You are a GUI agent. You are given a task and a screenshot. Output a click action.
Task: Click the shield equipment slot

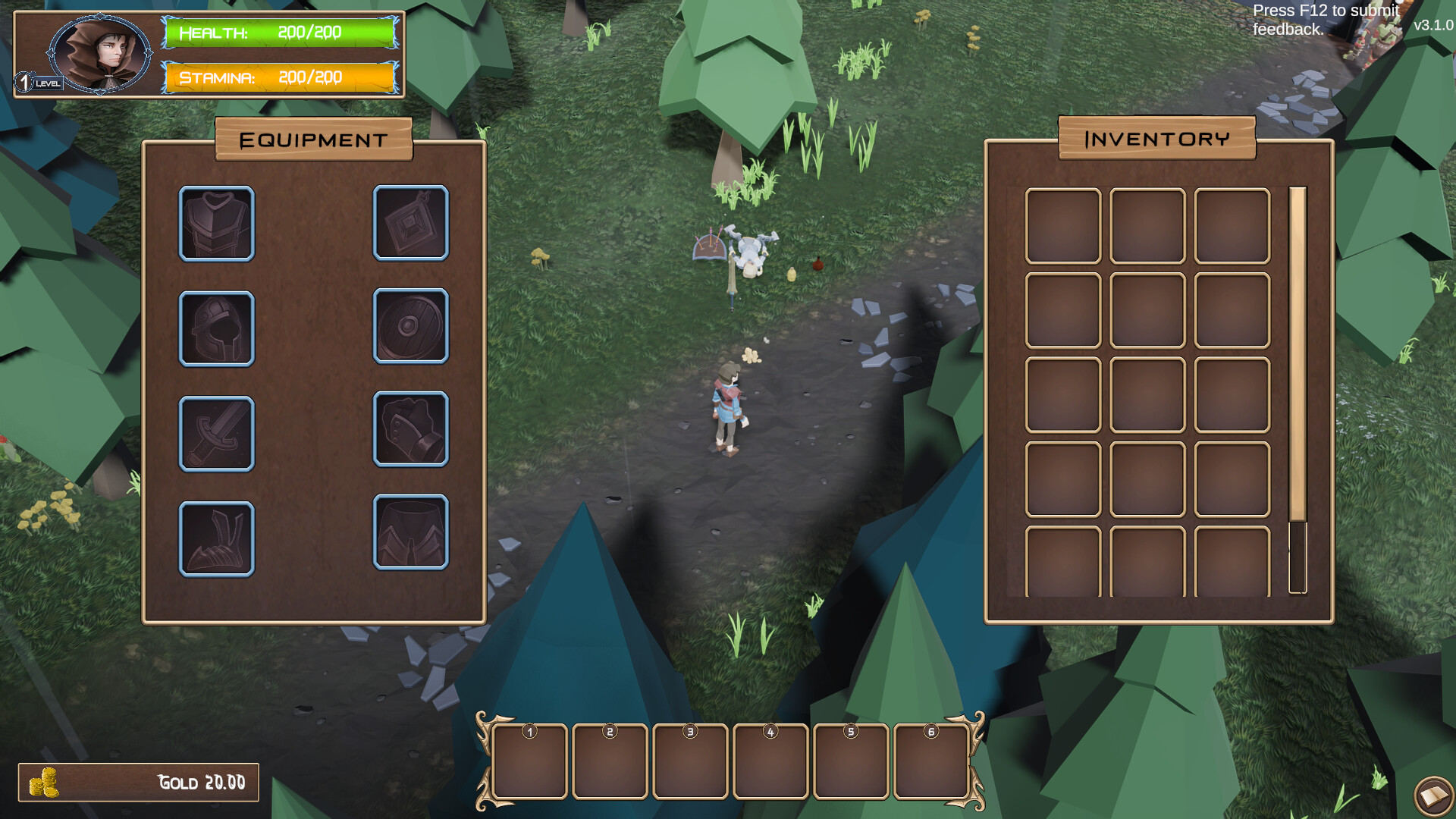tap(411, 329)
